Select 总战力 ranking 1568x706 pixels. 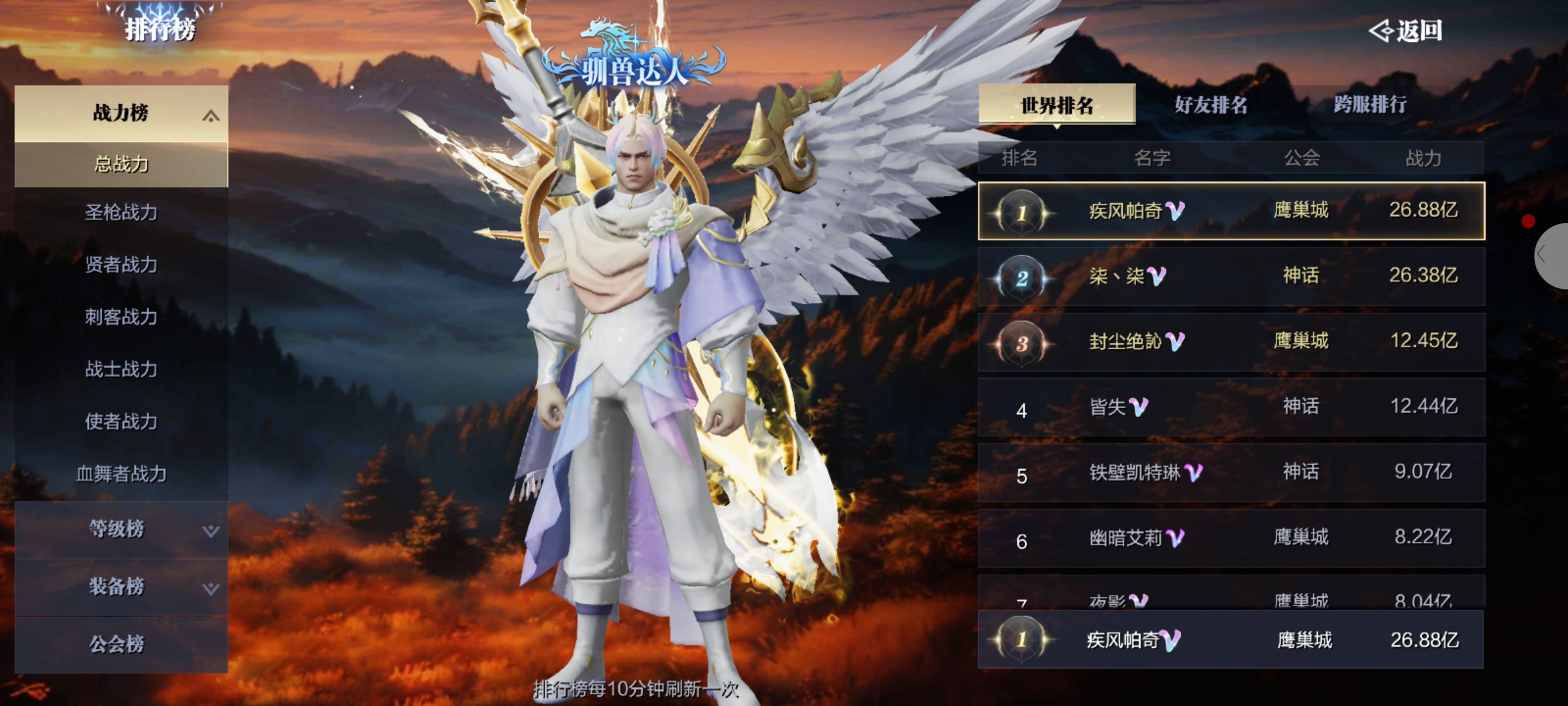(122, 164)
